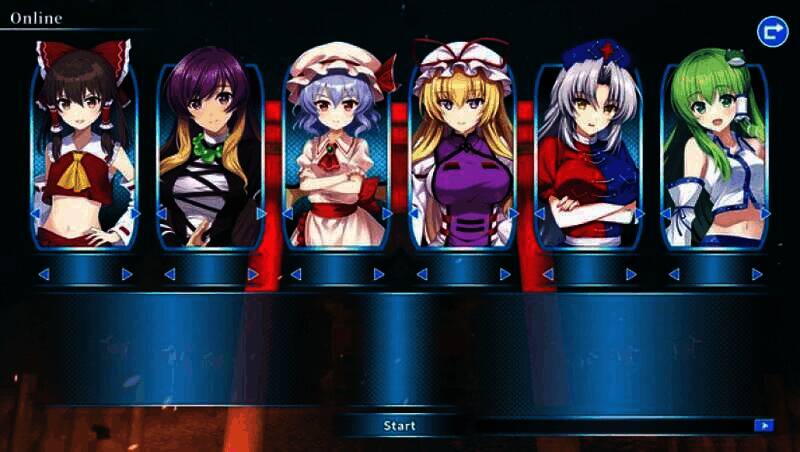Choose the silver-haired Eirin card
The image size is (800, 452).
tap(588, 150)
